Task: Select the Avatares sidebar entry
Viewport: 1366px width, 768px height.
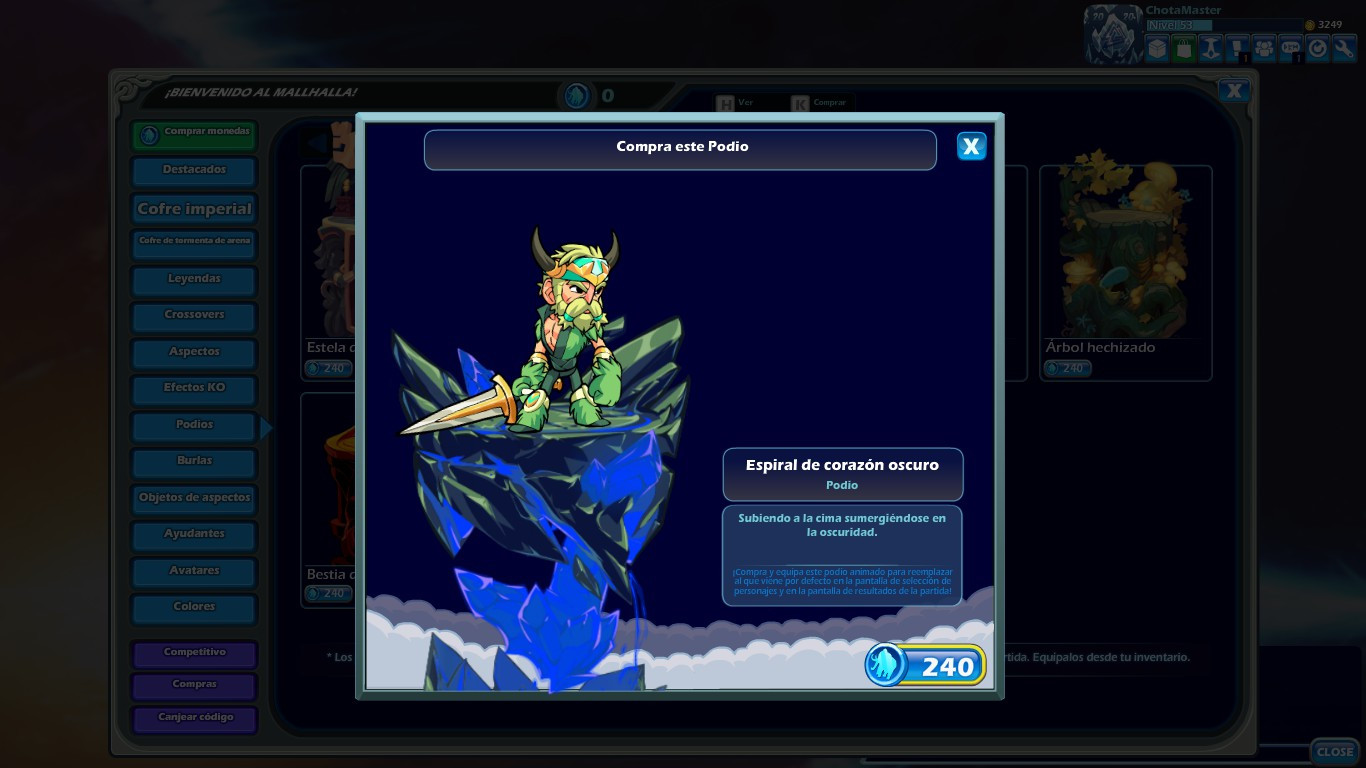Action: tap(193, 572)
